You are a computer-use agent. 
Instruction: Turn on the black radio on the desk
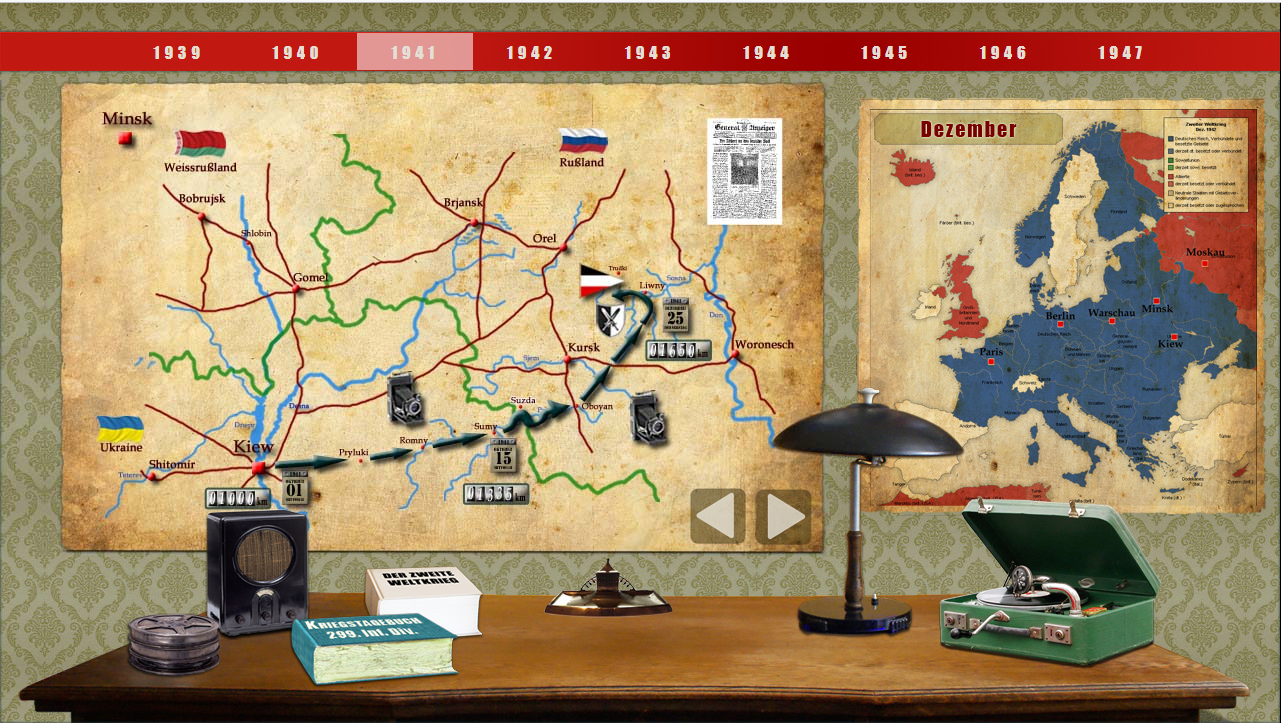tap(256, 570)
